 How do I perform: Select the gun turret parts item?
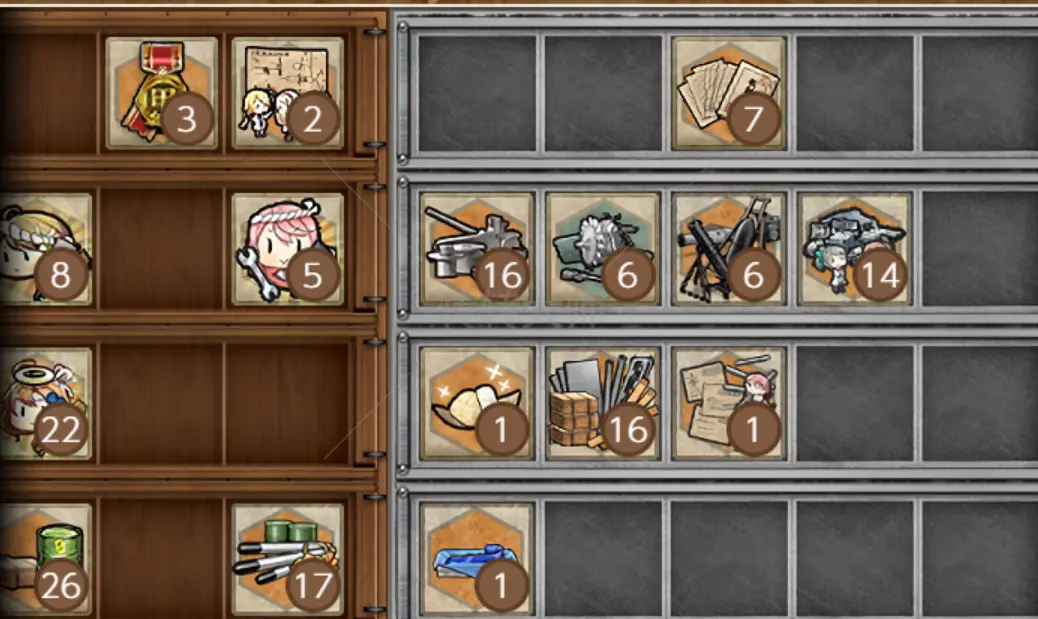(x=477, y=249)
